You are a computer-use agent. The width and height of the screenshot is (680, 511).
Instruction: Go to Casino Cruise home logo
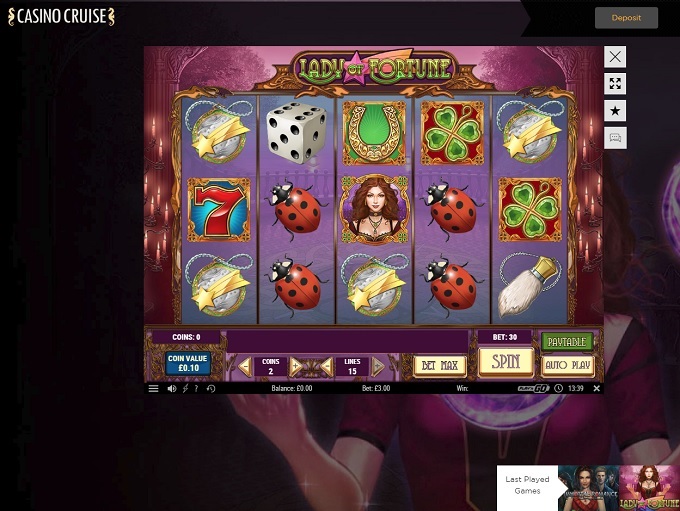(x=61, y=17)
